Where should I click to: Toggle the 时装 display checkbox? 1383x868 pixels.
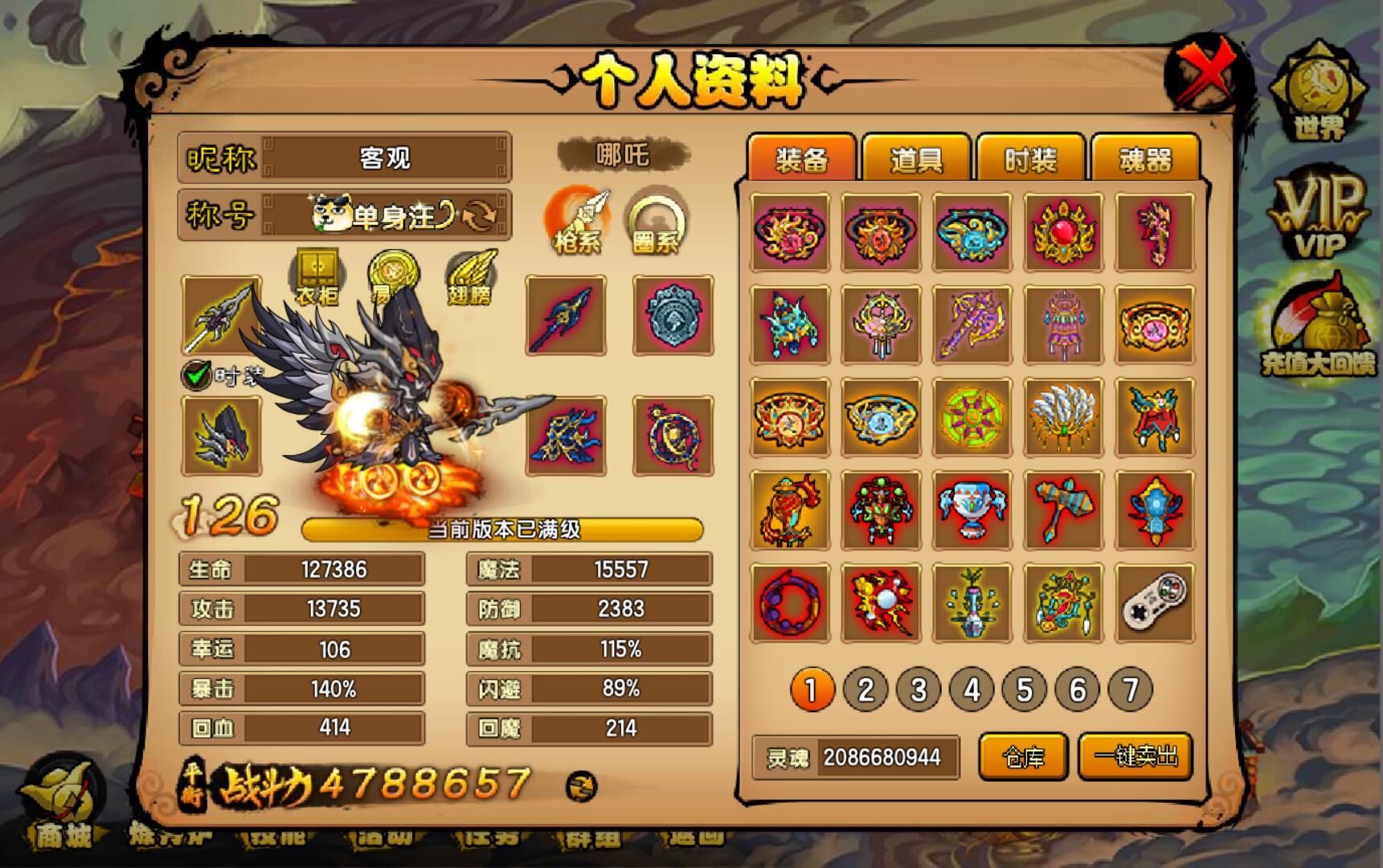[x=196, y=375]
